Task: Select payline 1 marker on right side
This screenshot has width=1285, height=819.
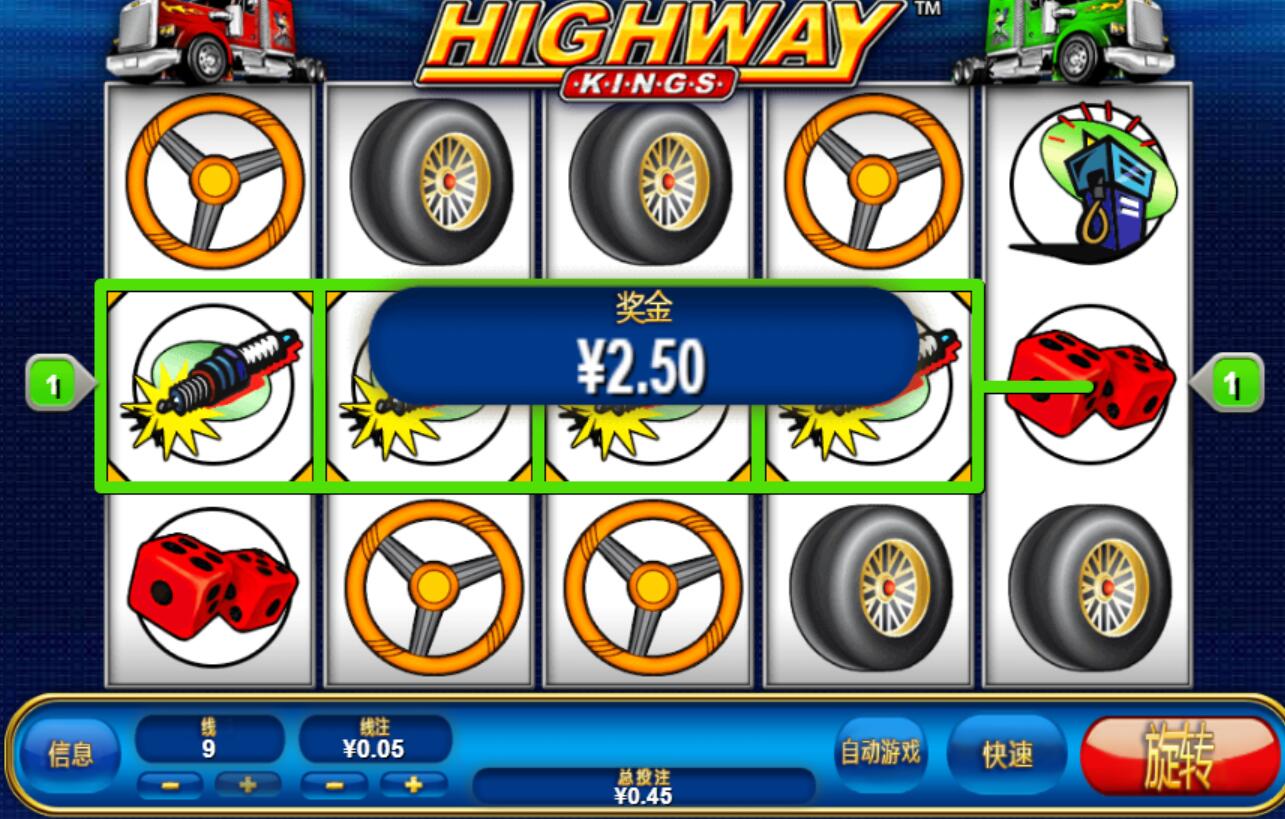Action: pos(1232,384)
